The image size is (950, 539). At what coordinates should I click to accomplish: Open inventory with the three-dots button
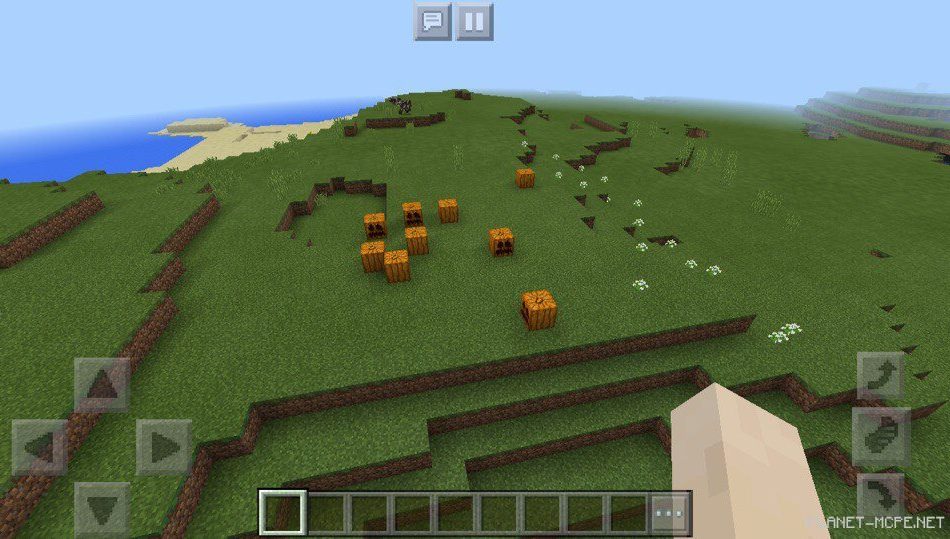coord(669,514)
